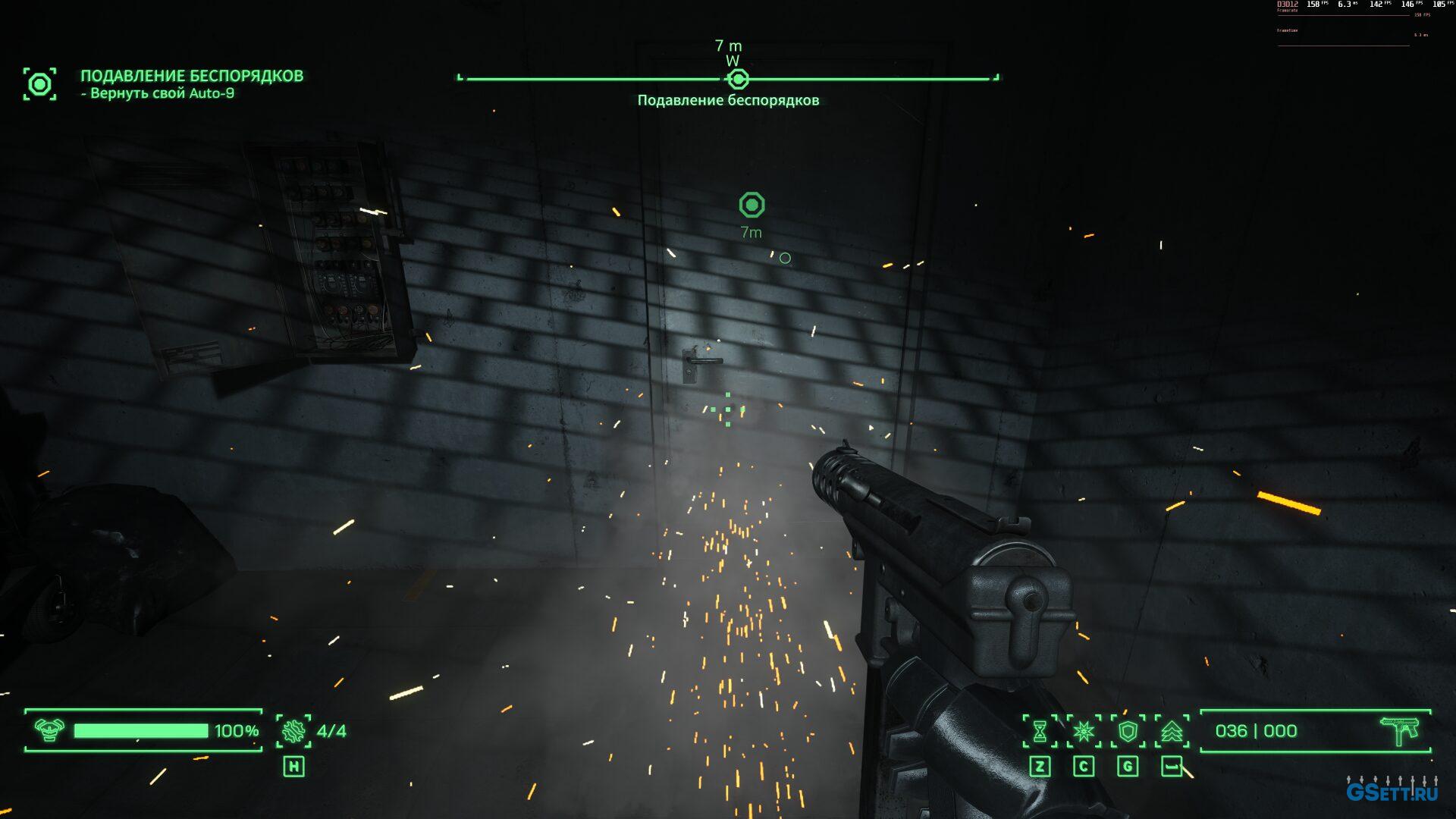Activate the shield ability icon
The width and height of the screenshot is (1456, 819).
pos(1128,731)
